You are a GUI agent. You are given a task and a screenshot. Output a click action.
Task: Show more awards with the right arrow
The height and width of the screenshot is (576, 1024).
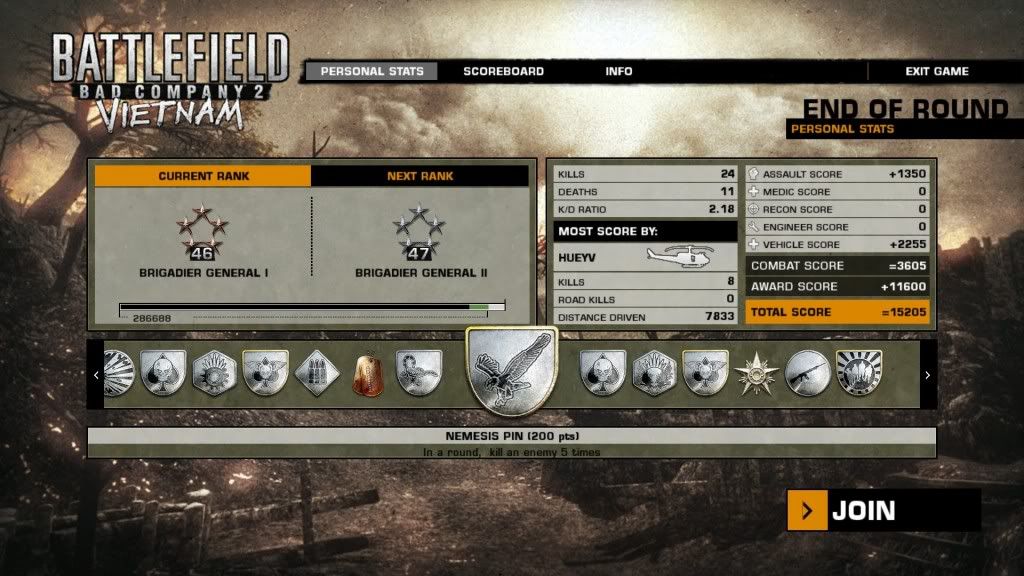[927, 375]
